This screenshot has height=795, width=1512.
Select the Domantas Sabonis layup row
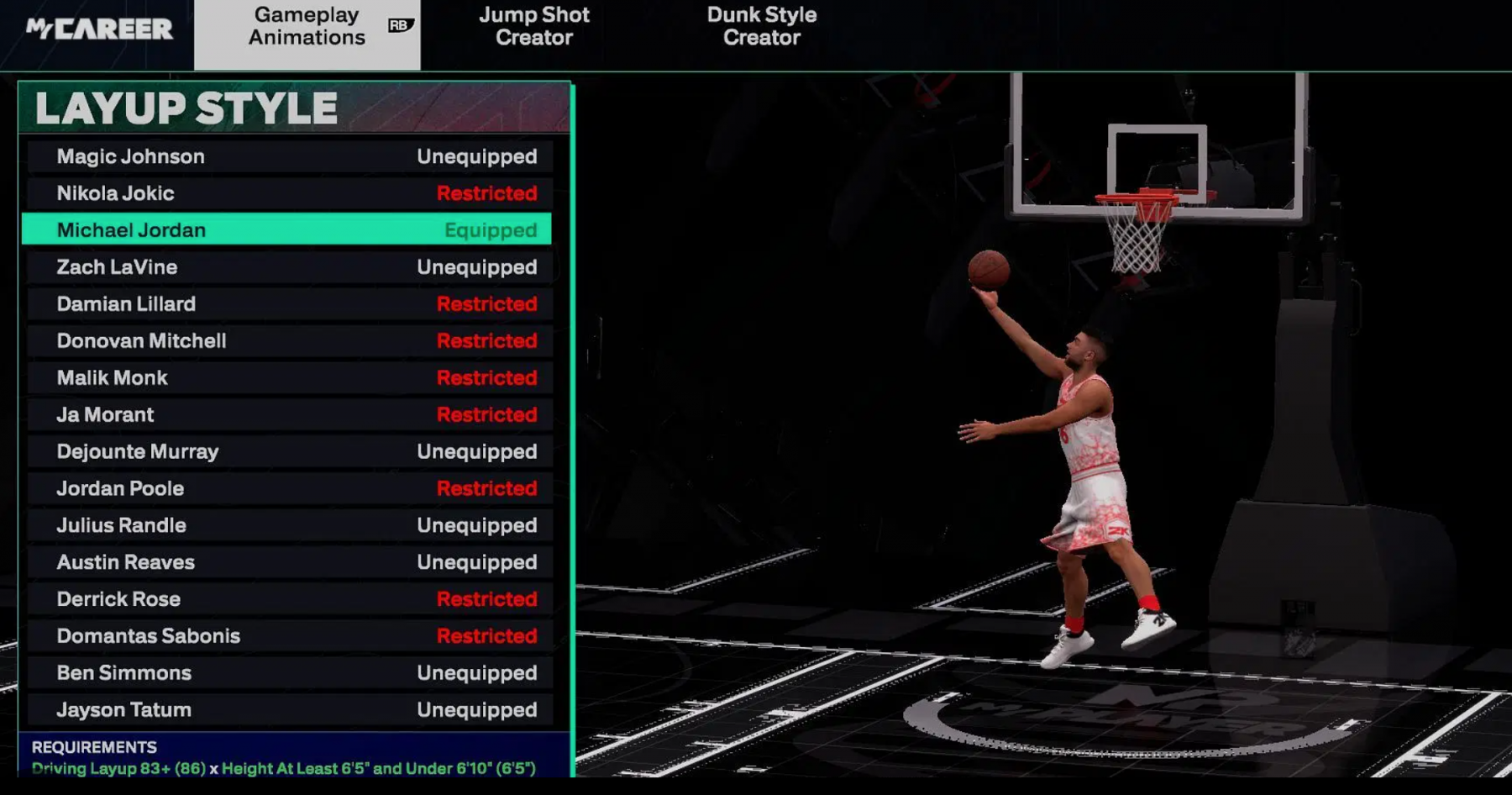click(289, 636)
